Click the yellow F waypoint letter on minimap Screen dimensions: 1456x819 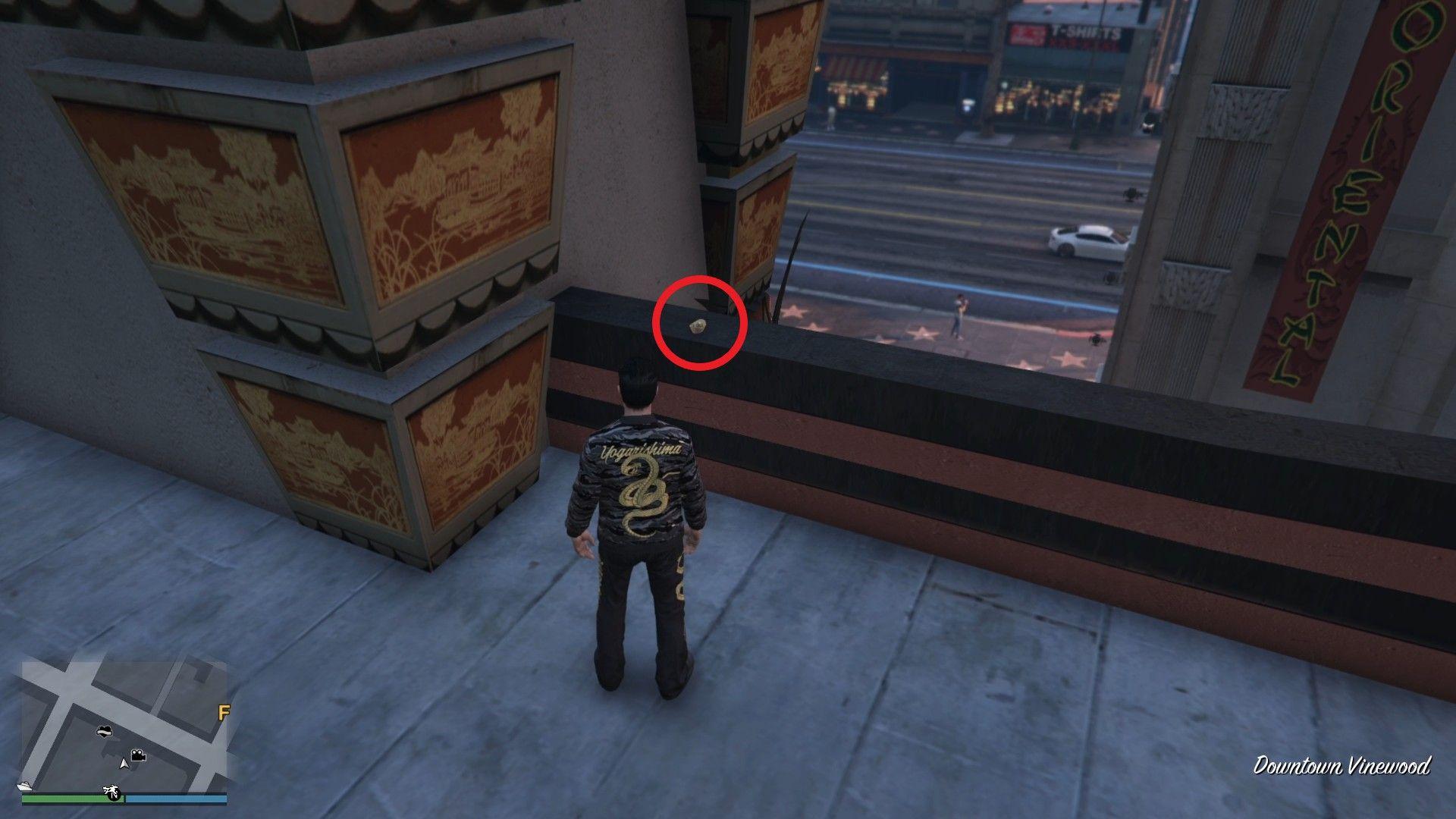coord(224,712)
